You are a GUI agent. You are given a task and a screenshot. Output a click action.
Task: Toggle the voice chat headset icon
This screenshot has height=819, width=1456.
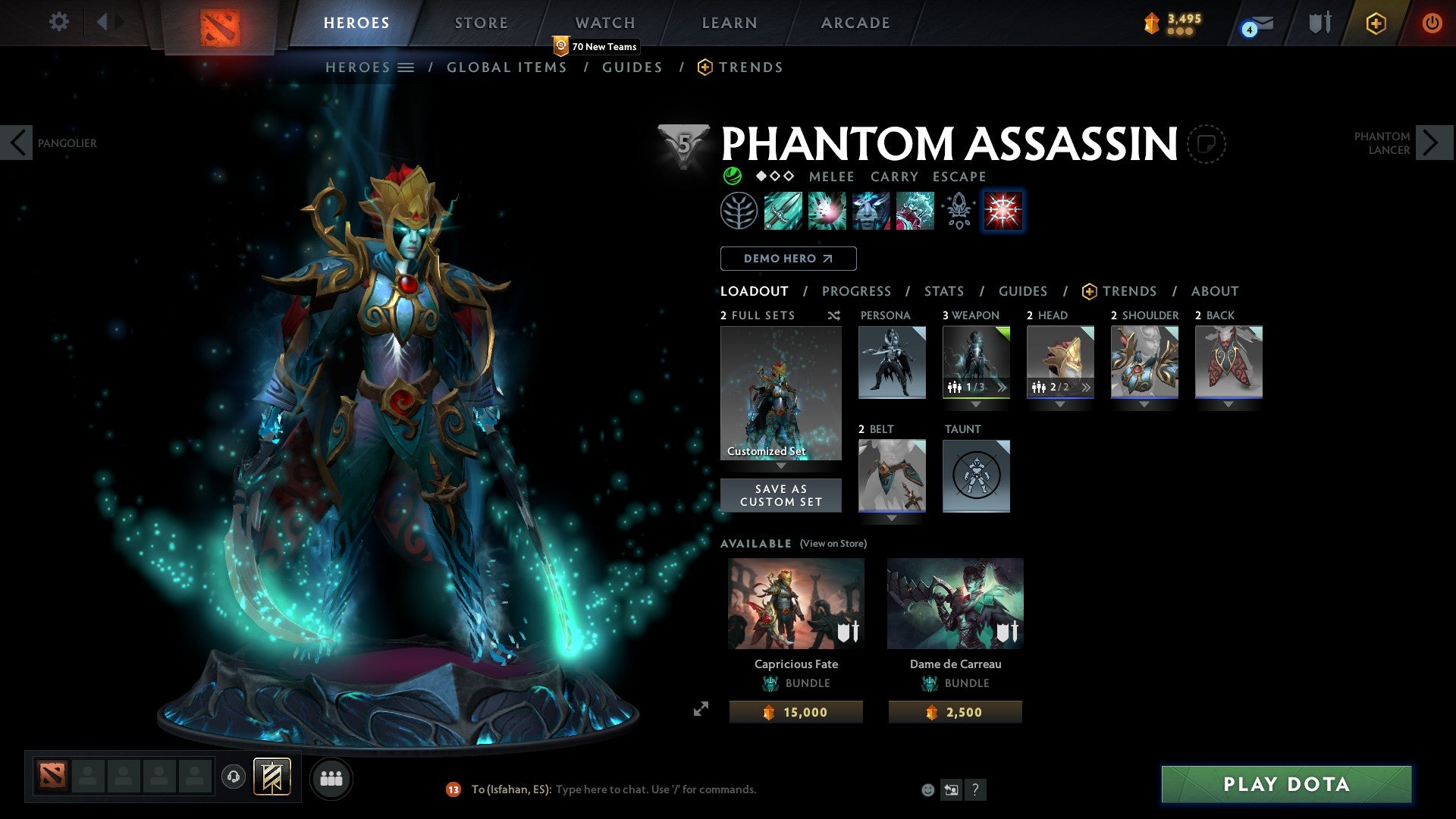coord(234,777)
